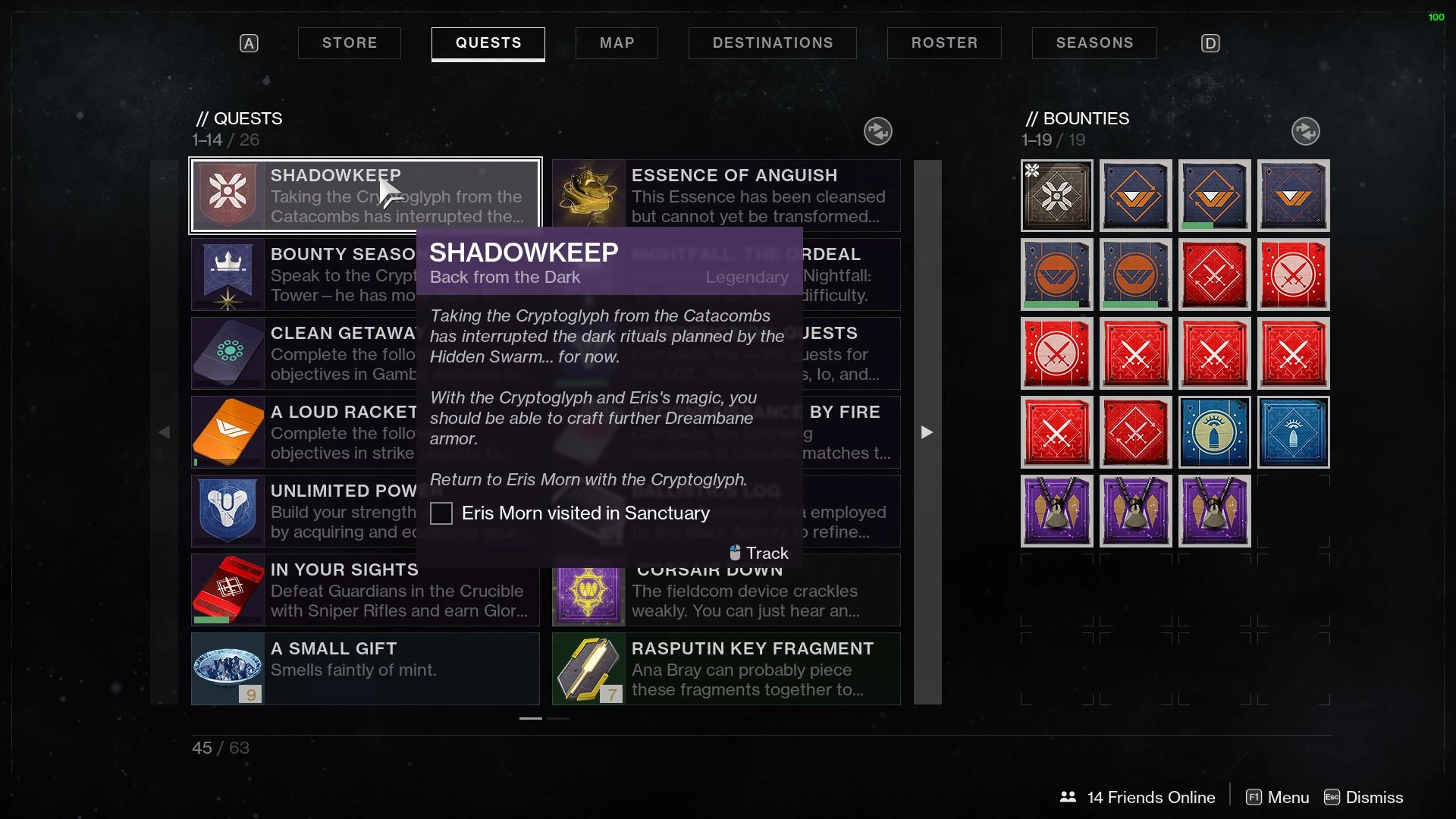This screenshot has height=819, width=1456.
Task: Select the yellow lighthouse Trials bounty
Action: click(1214, 432)
